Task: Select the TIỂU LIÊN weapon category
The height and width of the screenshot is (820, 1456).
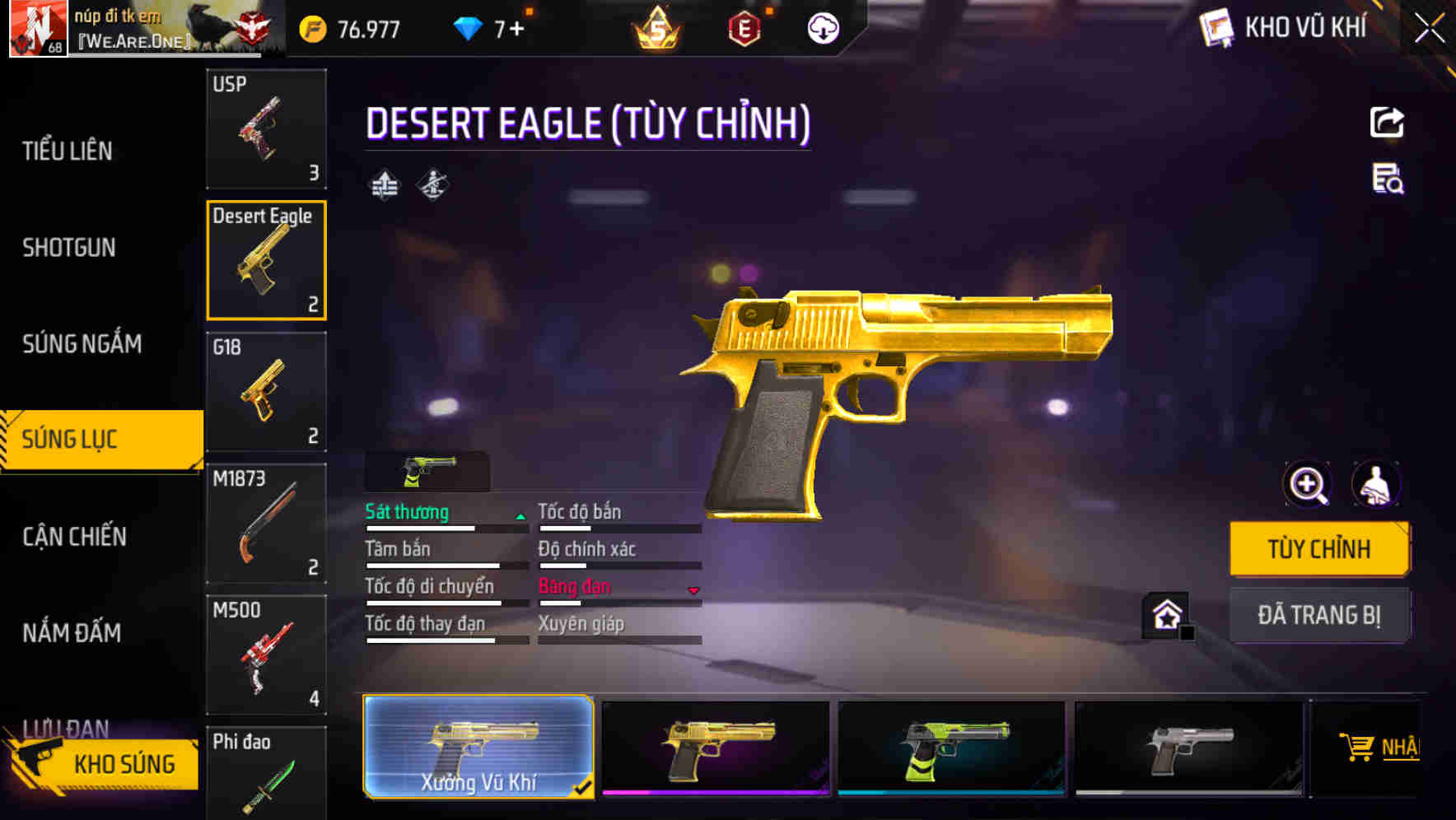Action: coord(66,151)
